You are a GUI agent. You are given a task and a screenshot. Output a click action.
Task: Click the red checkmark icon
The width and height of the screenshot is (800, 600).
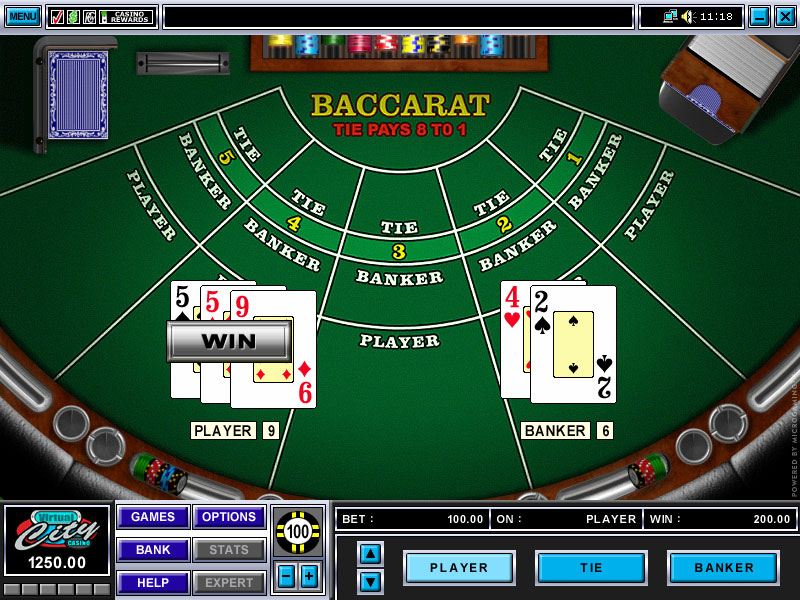point(57,17)
